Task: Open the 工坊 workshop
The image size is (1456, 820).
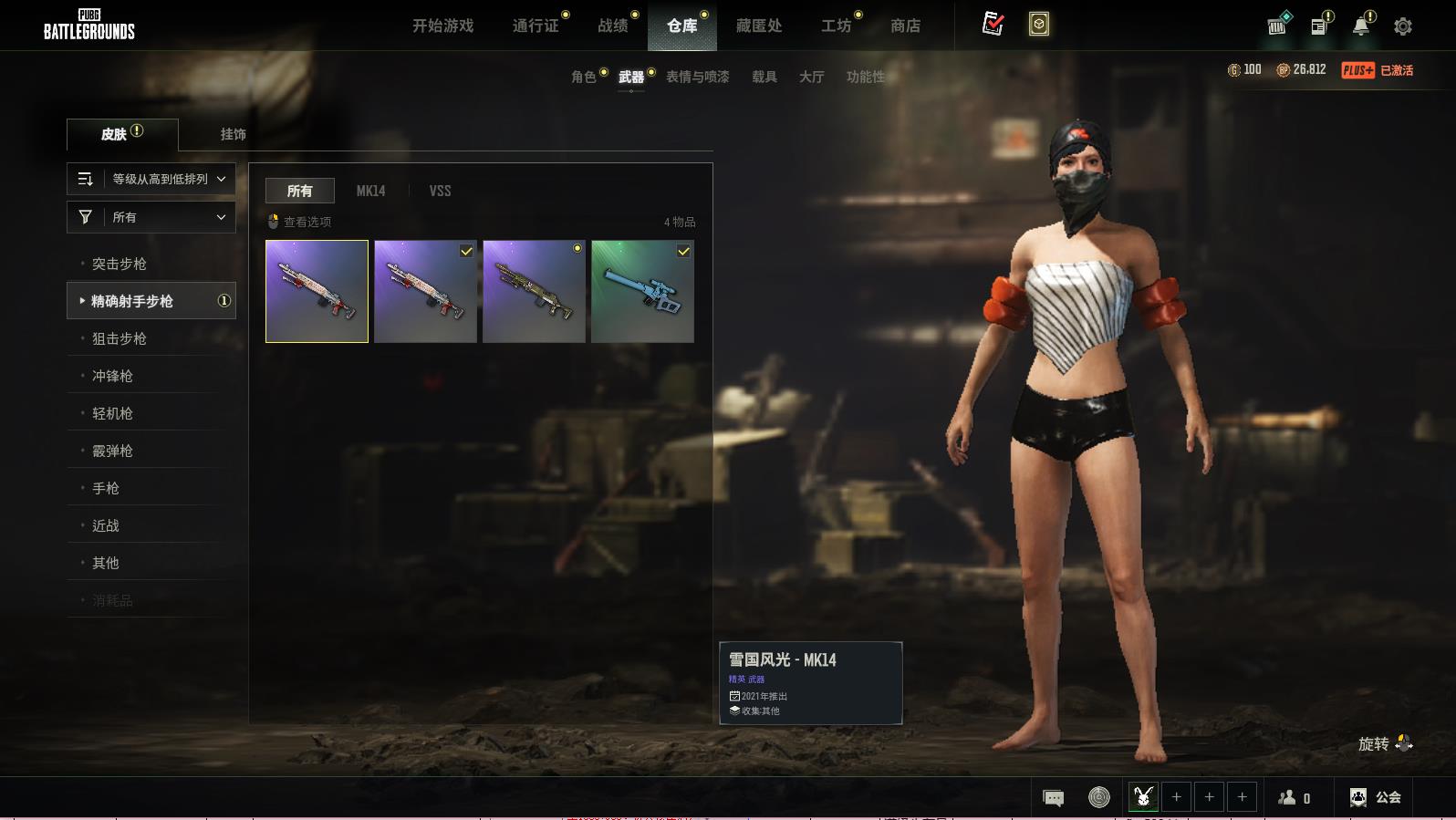Action: [x=836, y=26]
